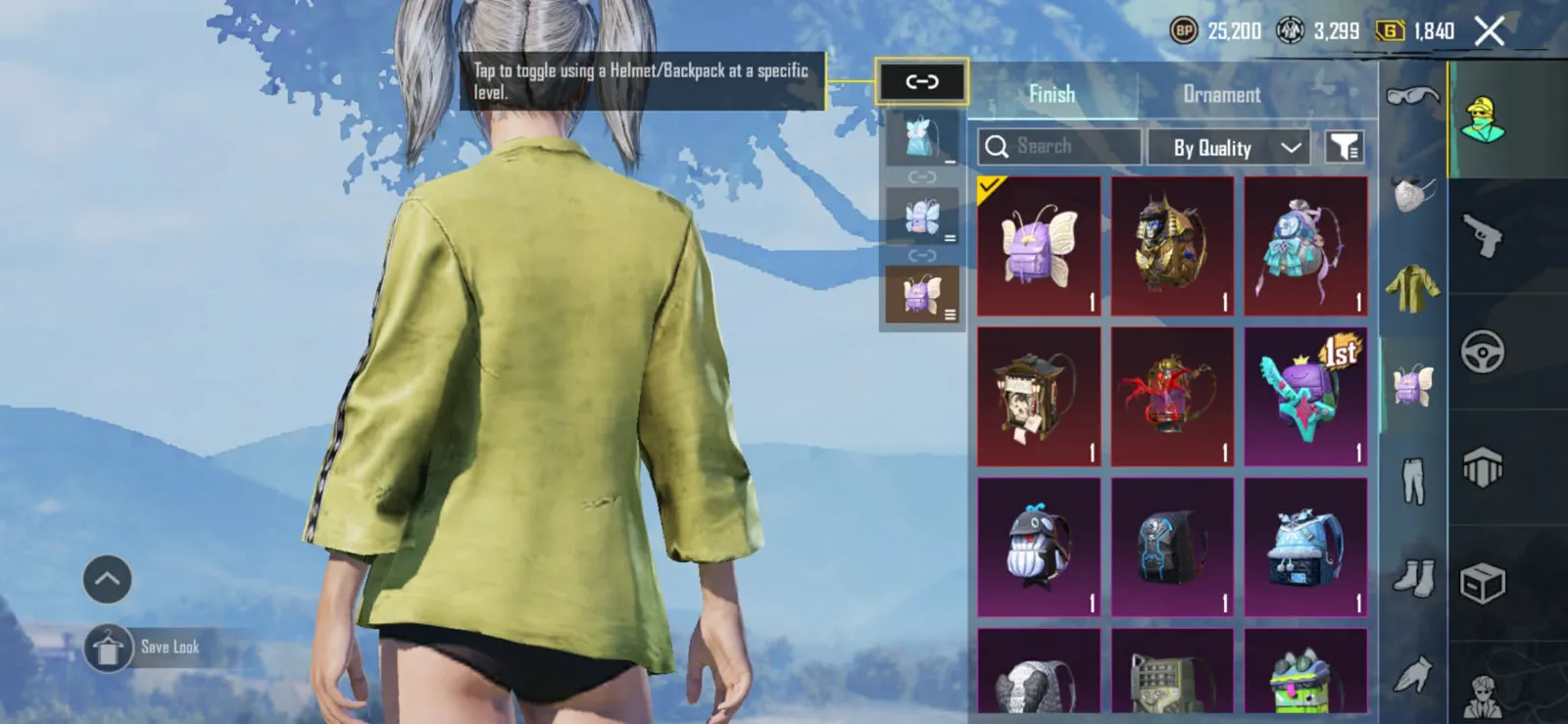Open the funnel filter options
Screen dimensions: 1568x724
point(1345,148)
